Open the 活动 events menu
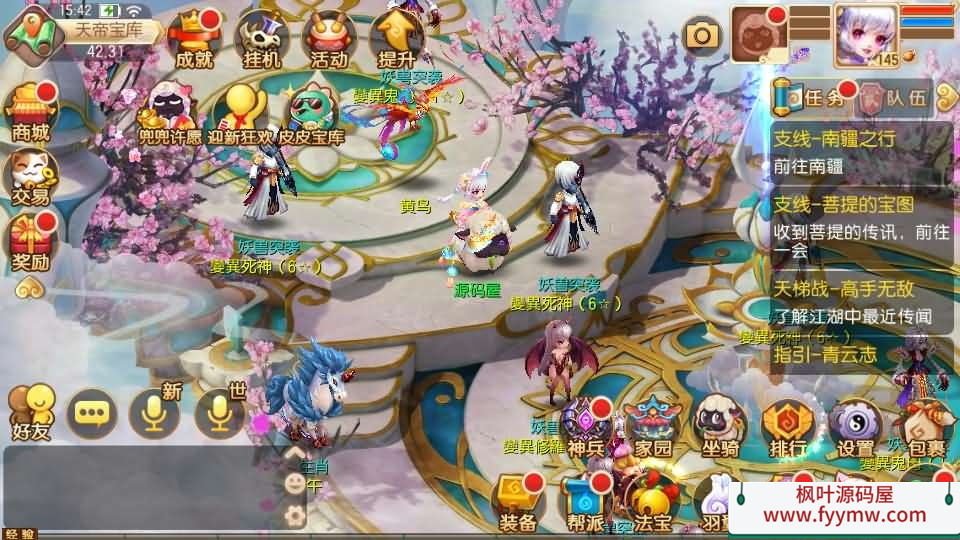960x540 pixels. click(x=329, y=40)
